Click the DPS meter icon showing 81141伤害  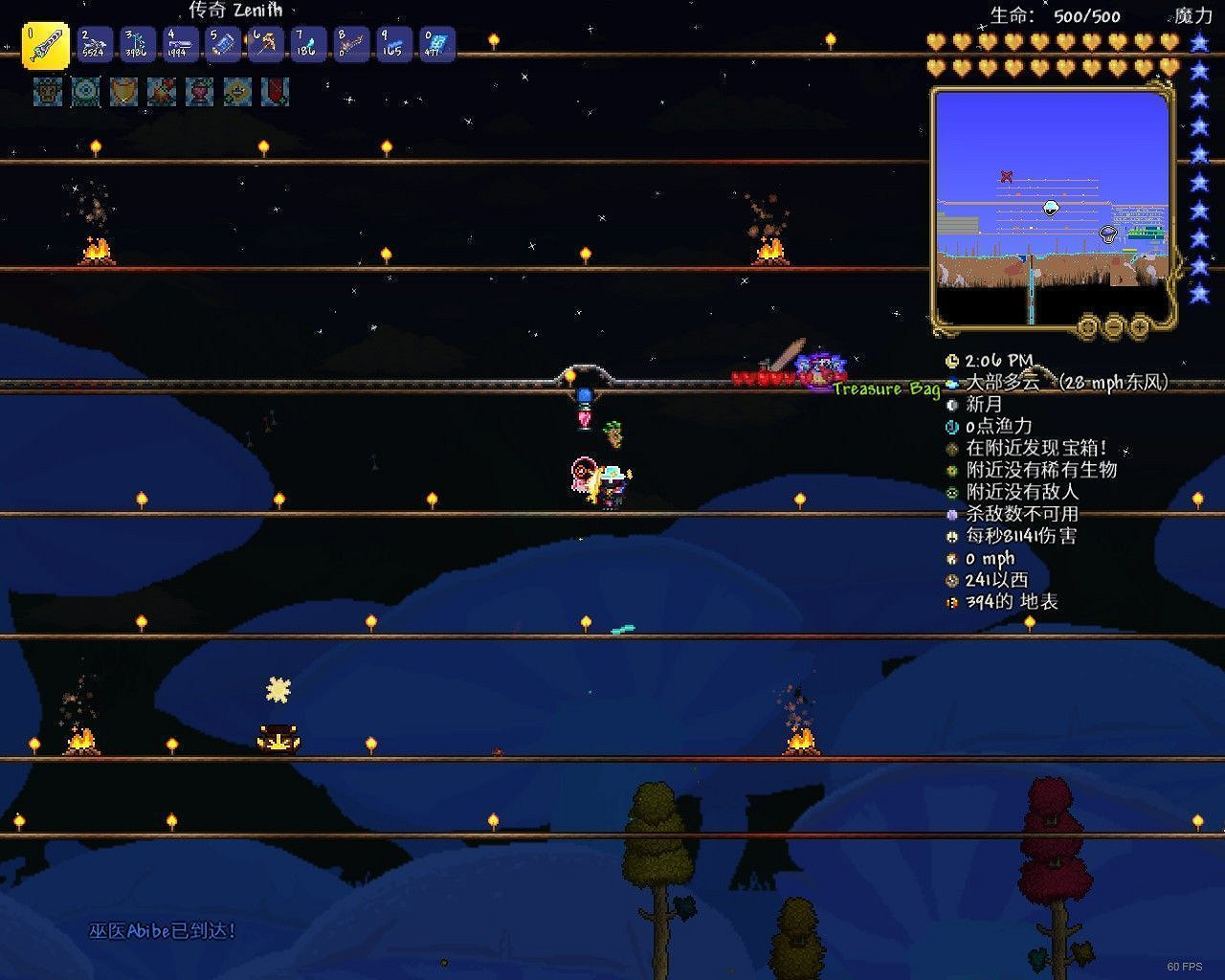pos(950,536)
